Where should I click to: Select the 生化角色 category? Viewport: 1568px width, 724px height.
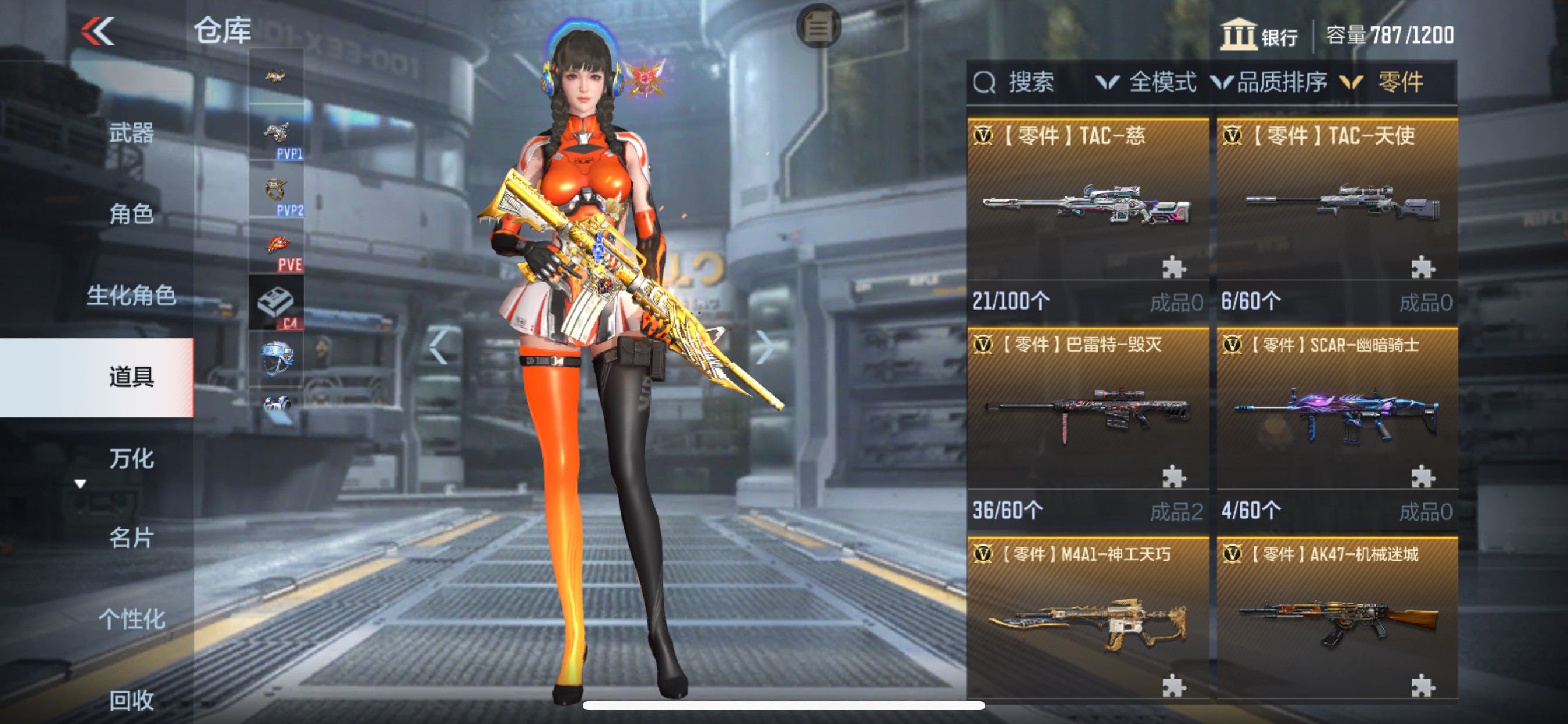tap(131, 295)
